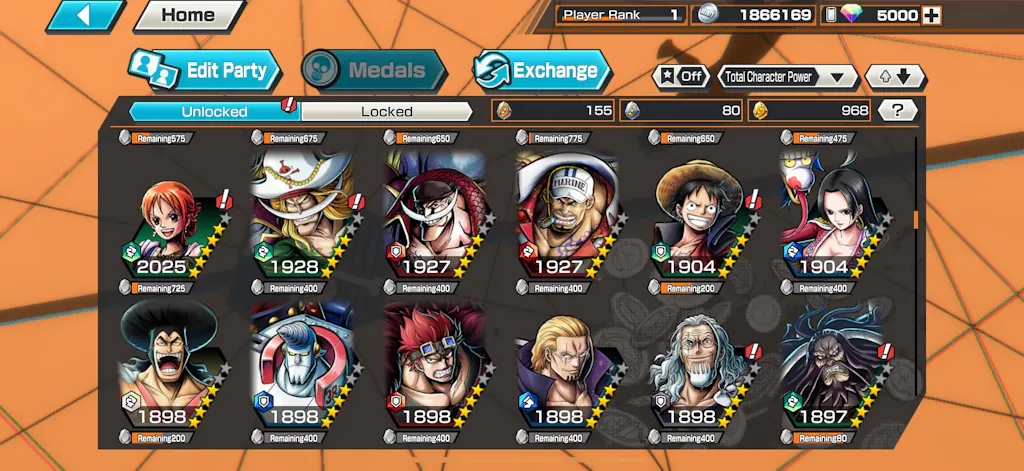Go back with the arrow button
1024x471 pixels.
coord(85,15)
